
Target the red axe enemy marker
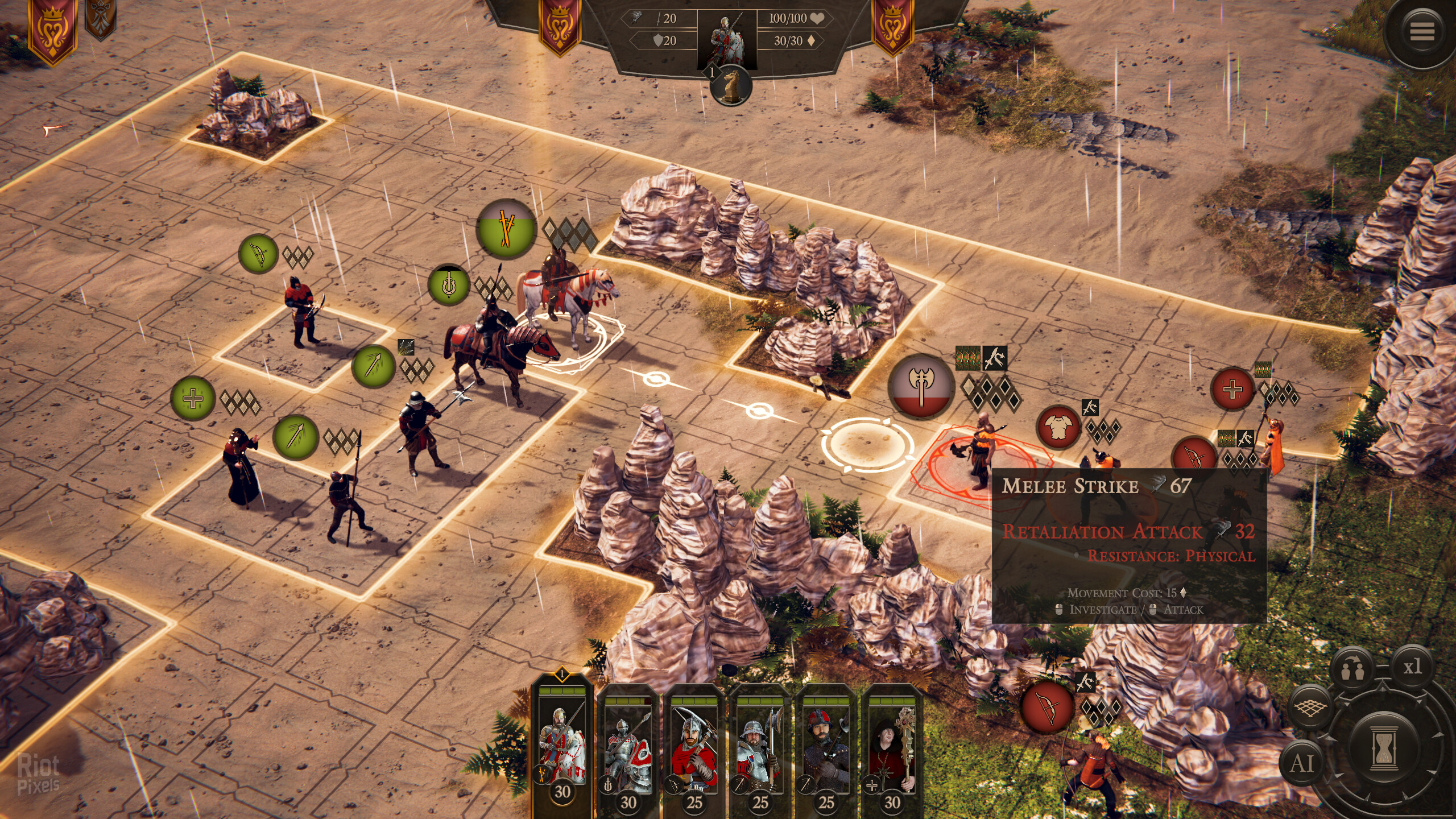pyautogui.click(x=921, y=386)
